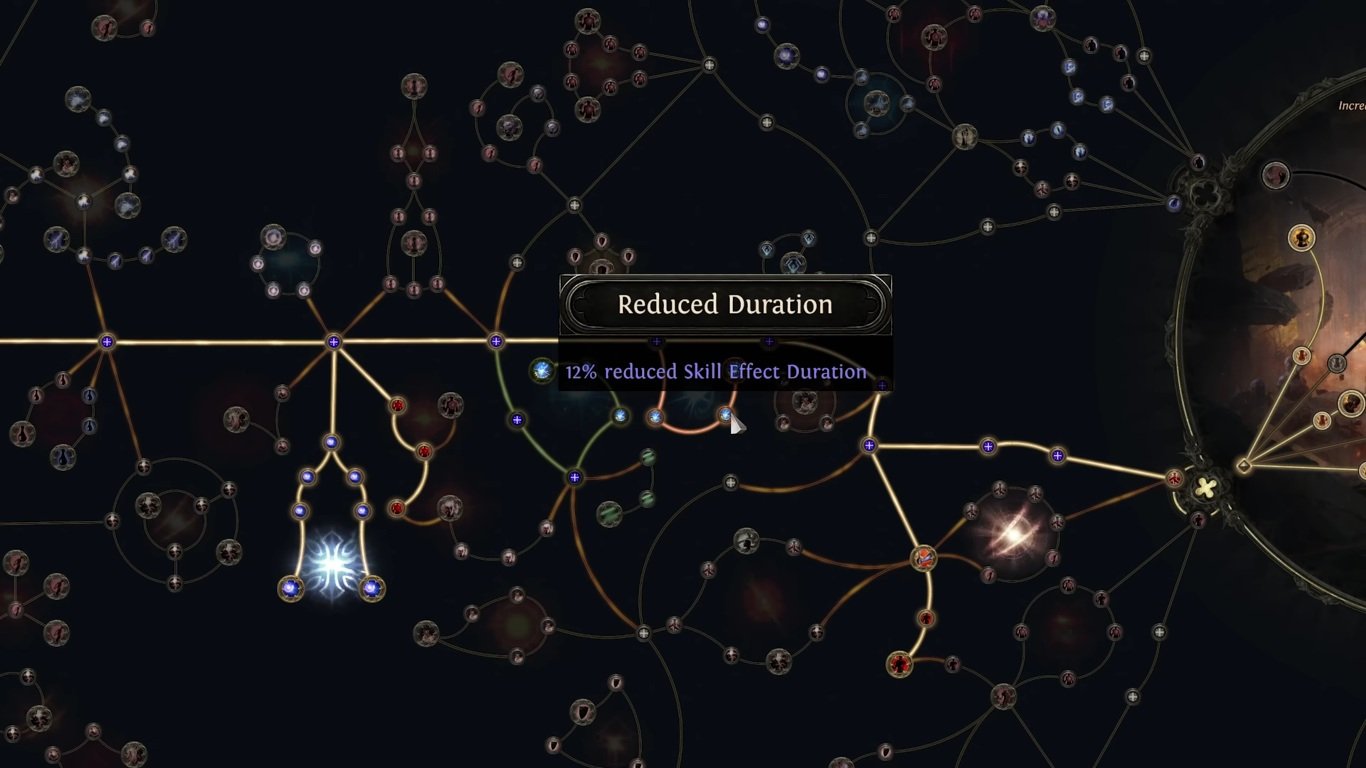This screenshot has width=1366, height=768.
Task: Allocate the glowing keystone between the two jewel sockets
Action: pyautogui.click(x=333, y=562)
